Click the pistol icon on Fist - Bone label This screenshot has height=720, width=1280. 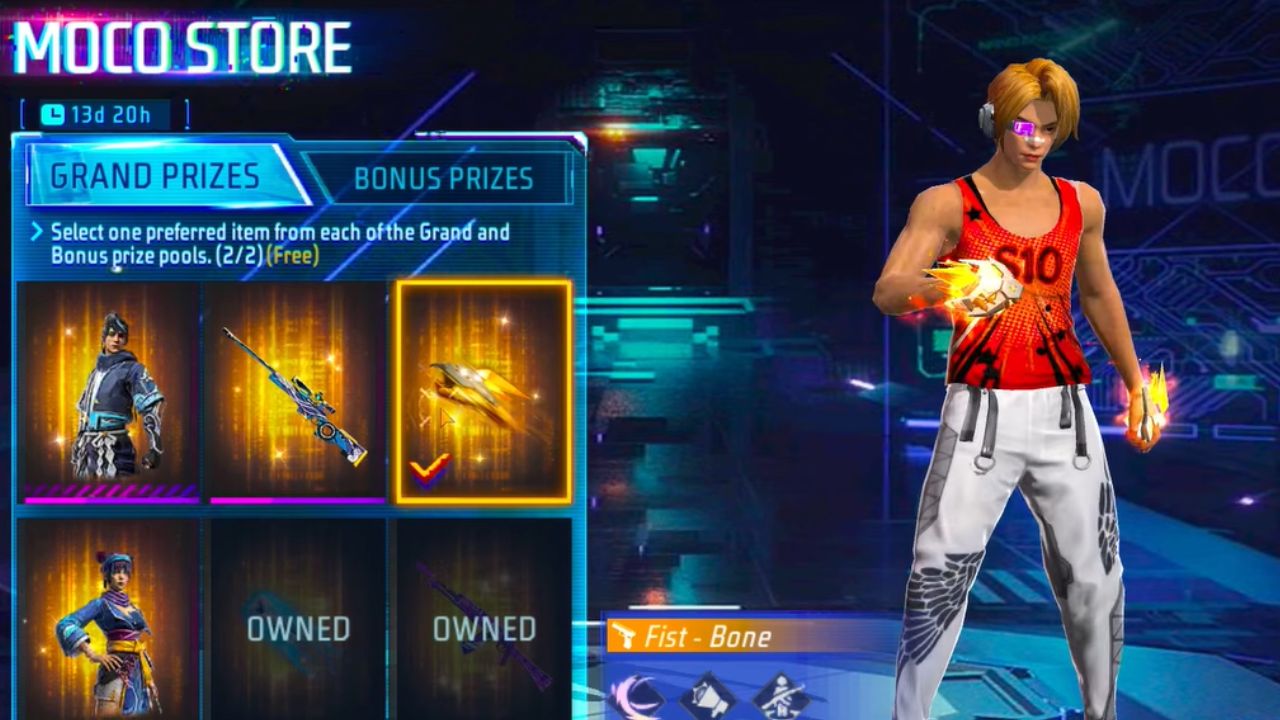point(622,633)
